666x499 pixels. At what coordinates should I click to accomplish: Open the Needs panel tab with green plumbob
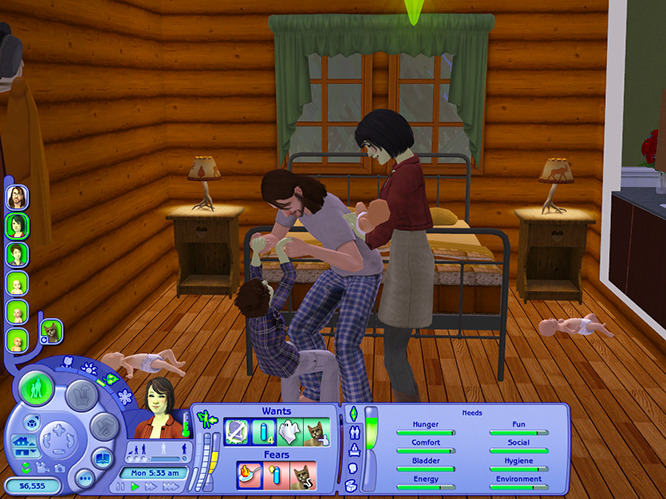[x=352, y=414]
